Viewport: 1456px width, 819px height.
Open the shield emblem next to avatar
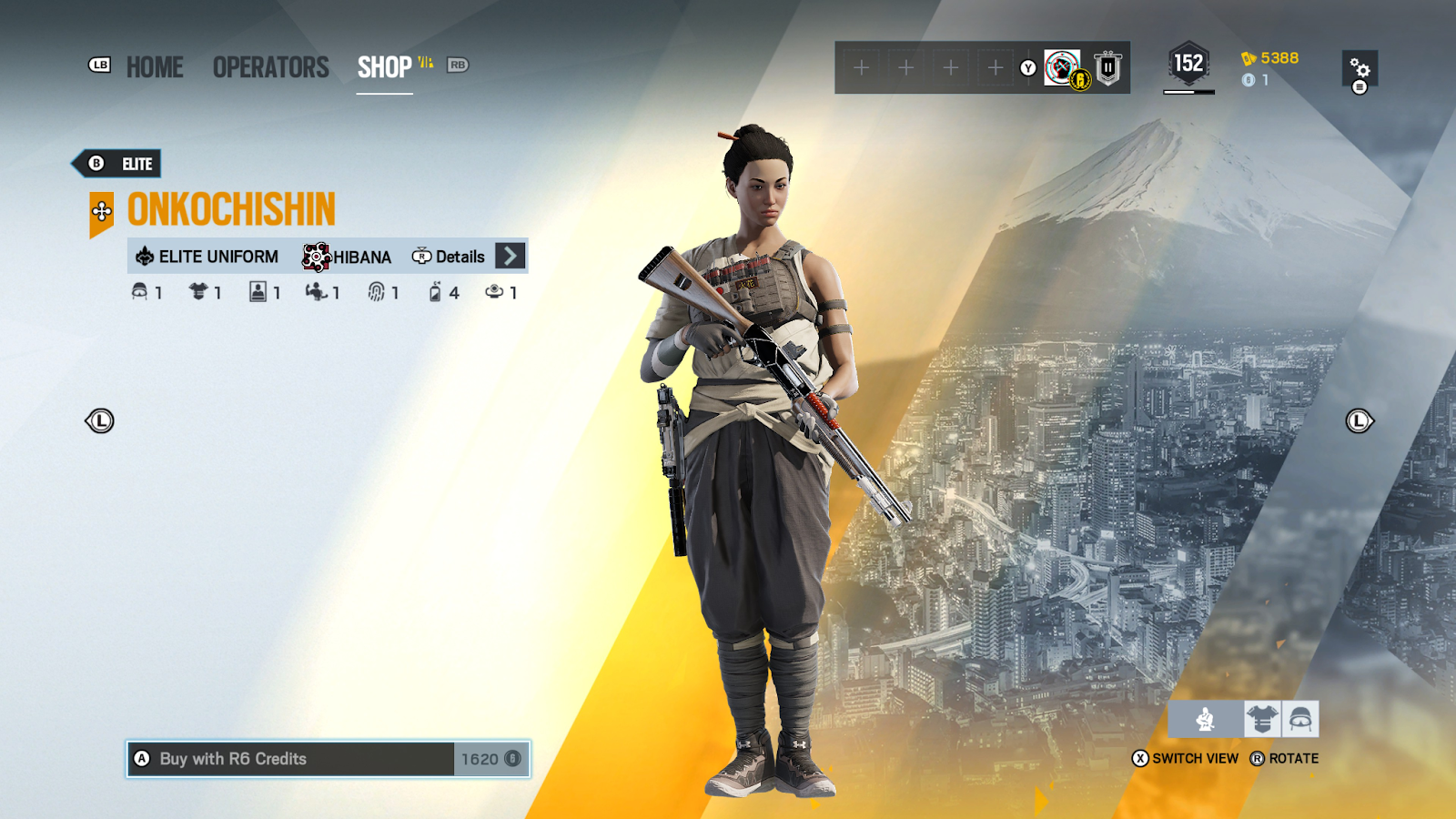1107,67
